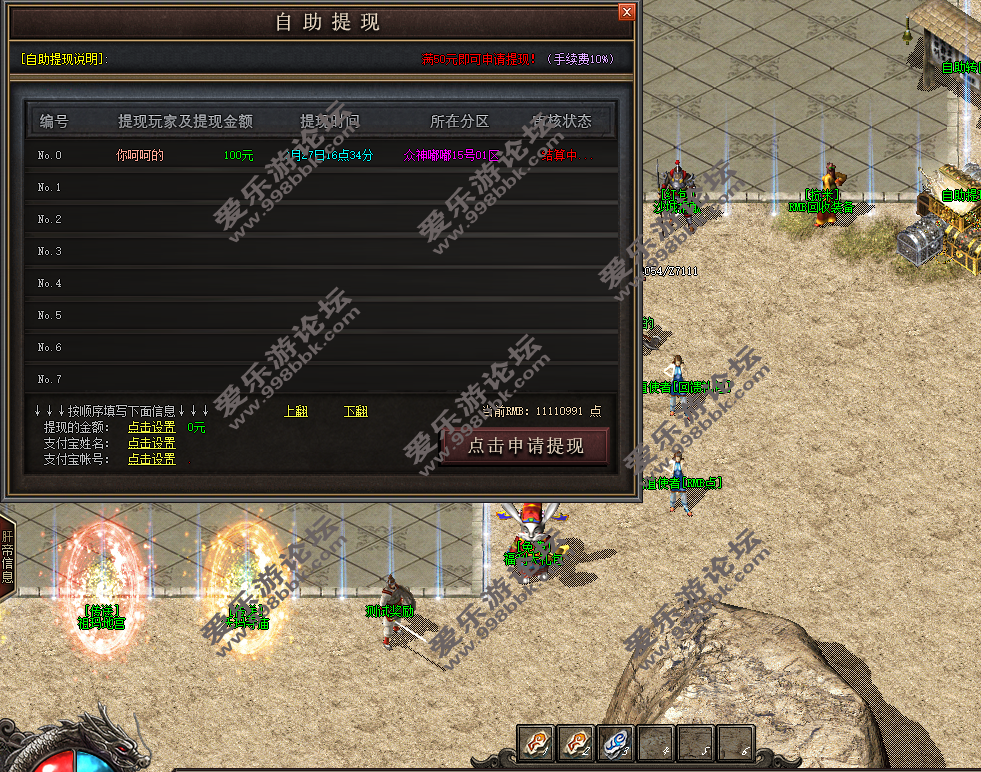981x772 pixels.
Task: Go to previous page with 上翻
Action: (x=296, y=411)
